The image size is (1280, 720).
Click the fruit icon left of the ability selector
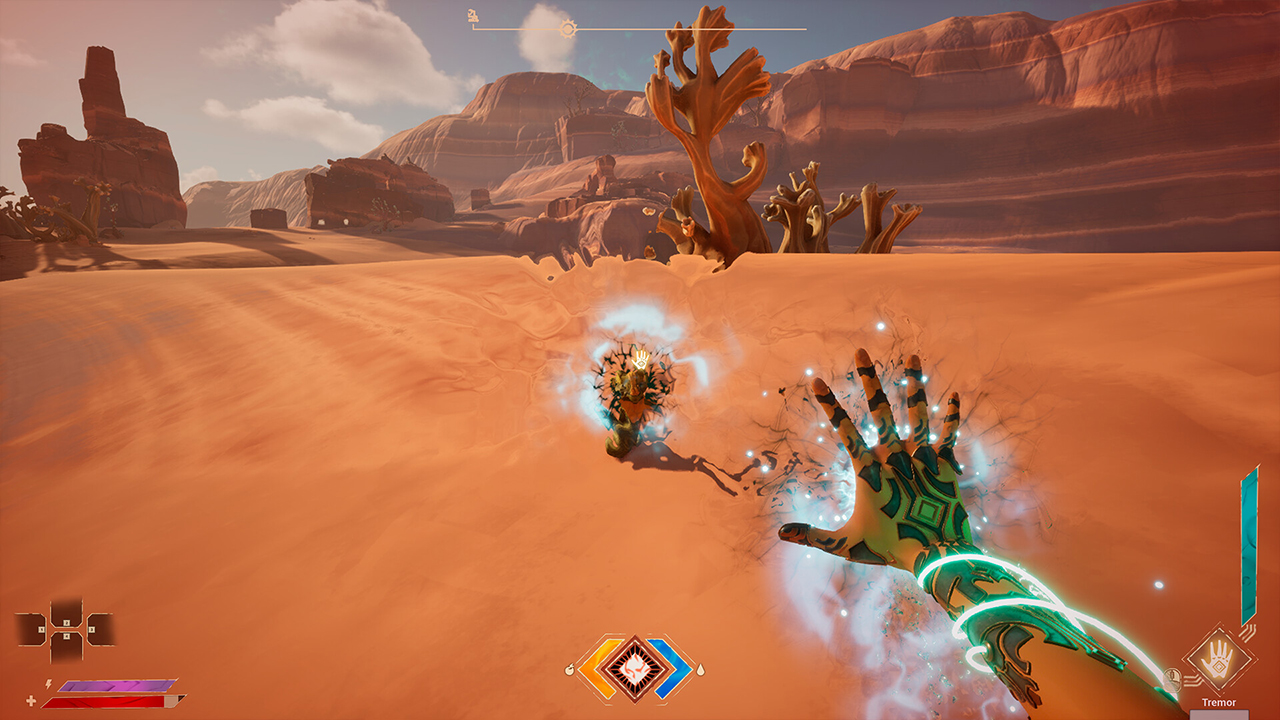pyautogui.click(x=570, y=669)
